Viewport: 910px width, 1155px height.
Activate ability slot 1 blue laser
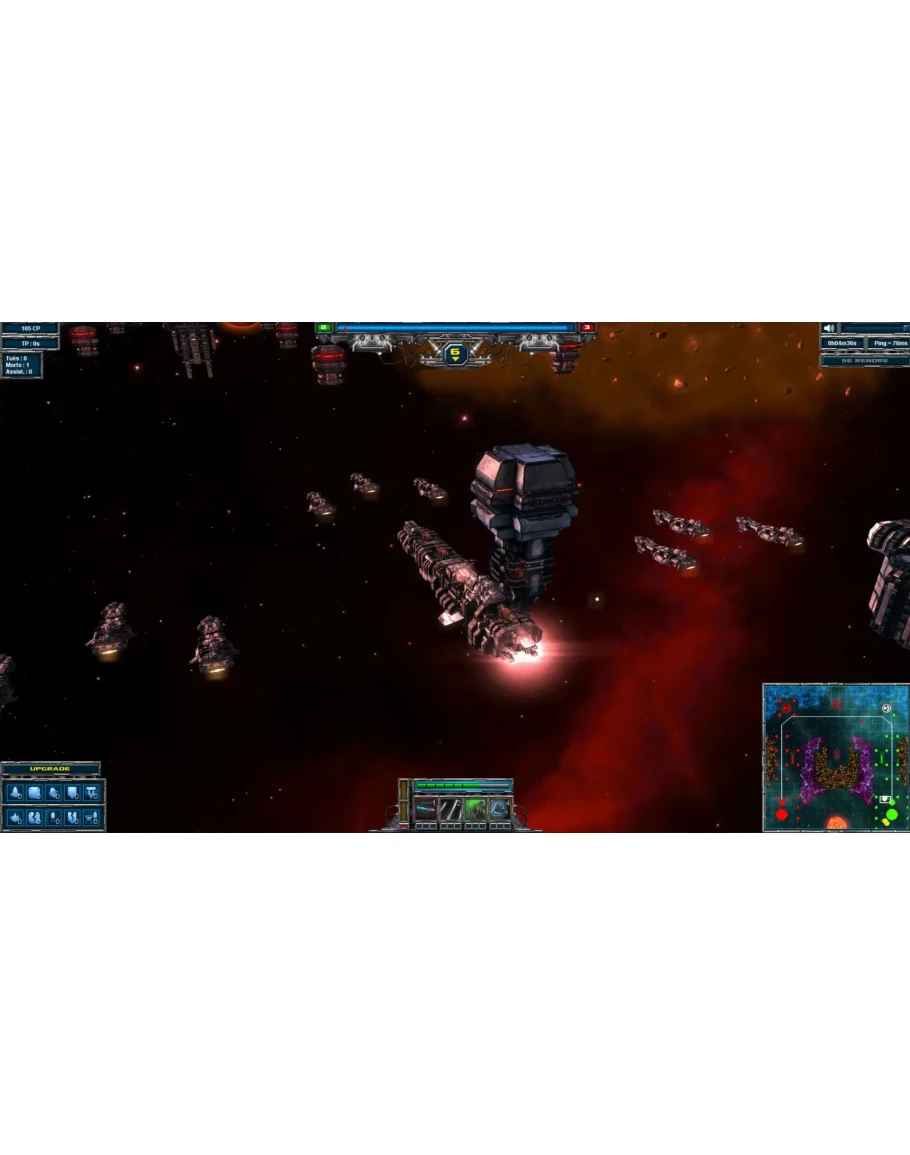pyautogui.click(x=426, y=808)
